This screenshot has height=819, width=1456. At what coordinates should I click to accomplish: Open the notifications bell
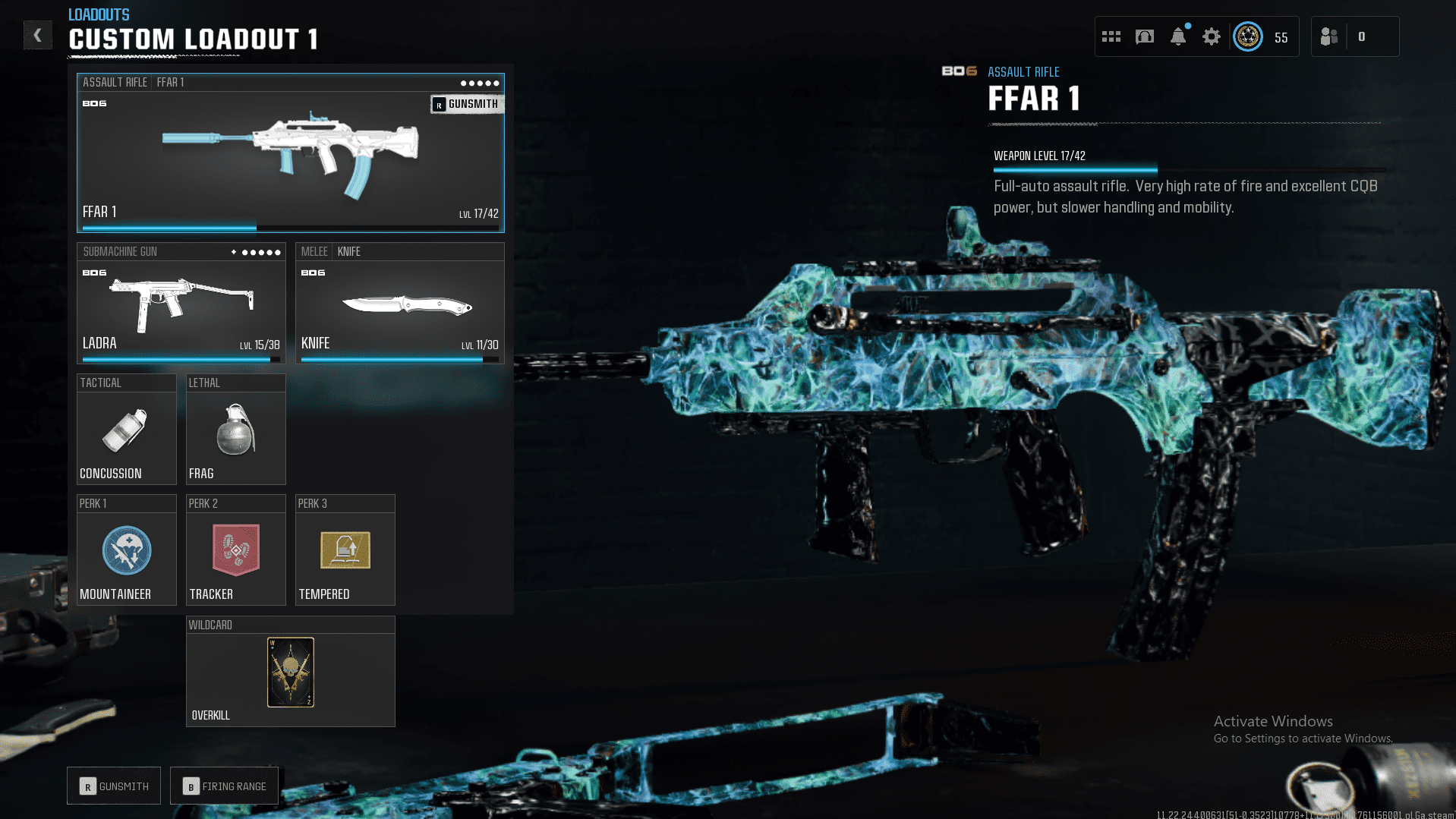click(x=1177, y=36)
